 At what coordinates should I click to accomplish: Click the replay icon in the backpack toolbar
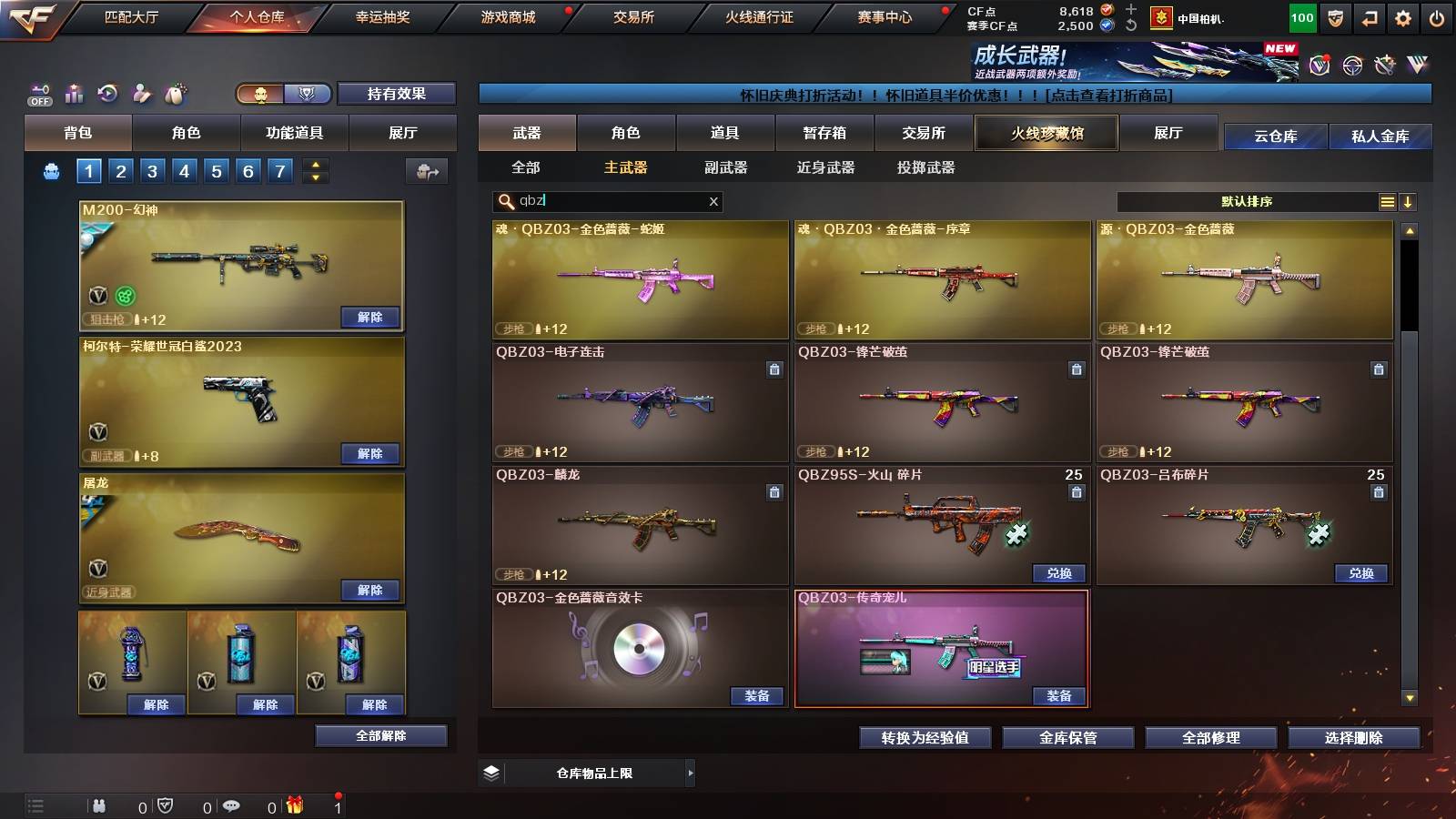[x=106, y=92]
